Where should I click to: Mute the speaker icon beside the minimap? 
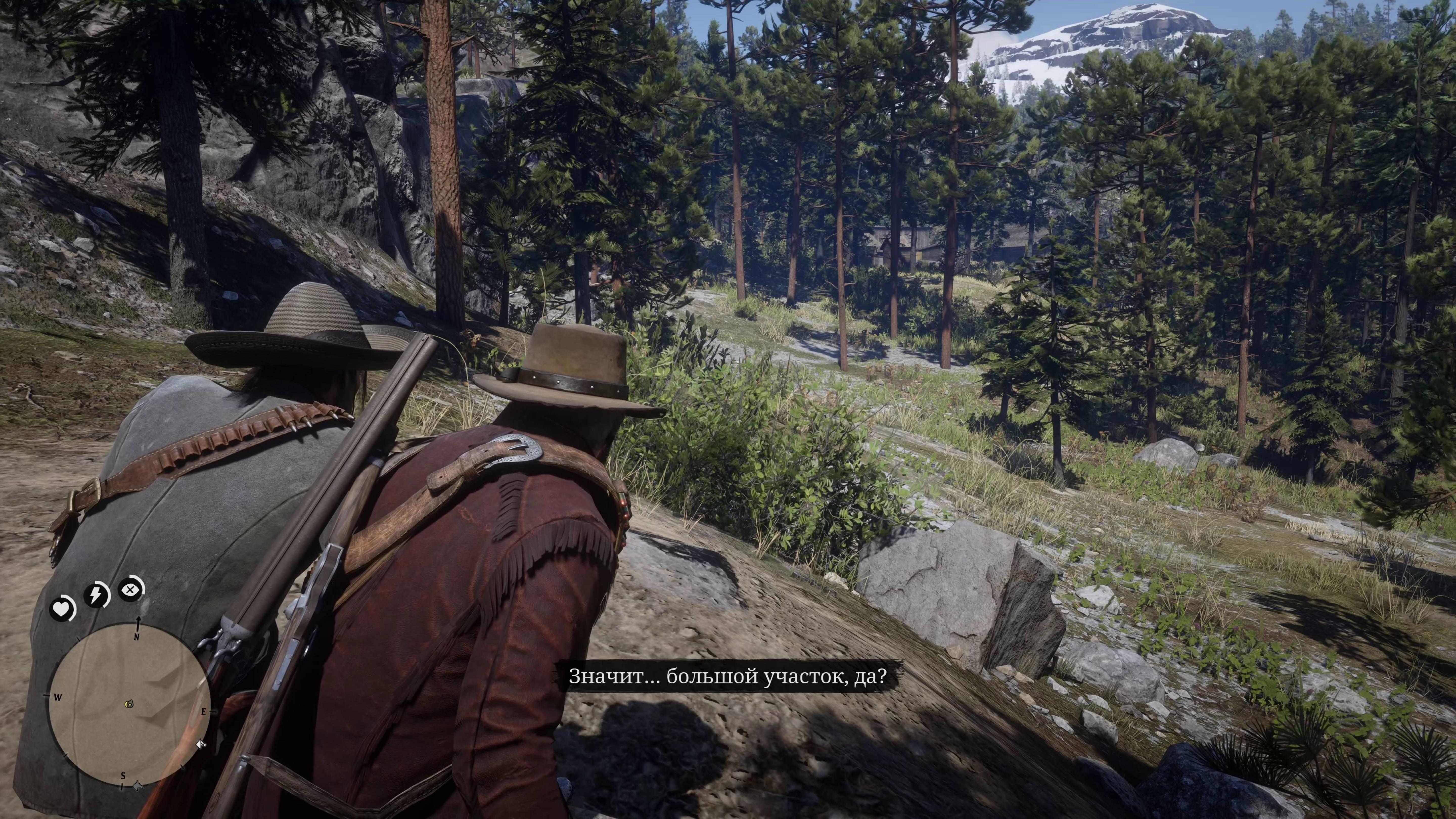click(x=201, y=744)
